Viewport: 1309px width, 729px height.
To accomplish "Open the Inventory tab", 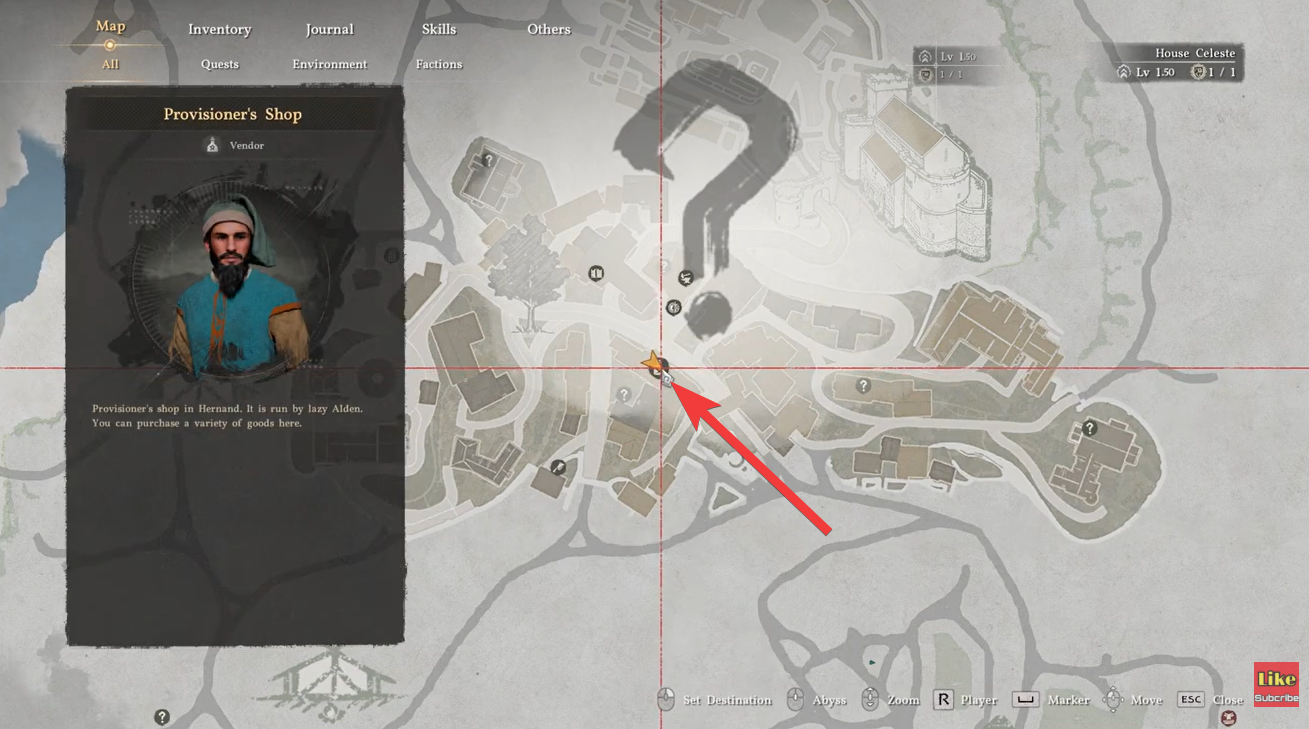I will (219, 29).
